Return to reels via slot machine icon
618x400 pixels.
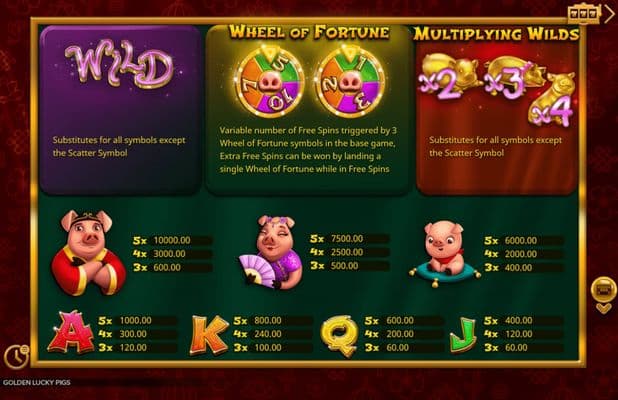pyautogui.click(x=580, y=13)
